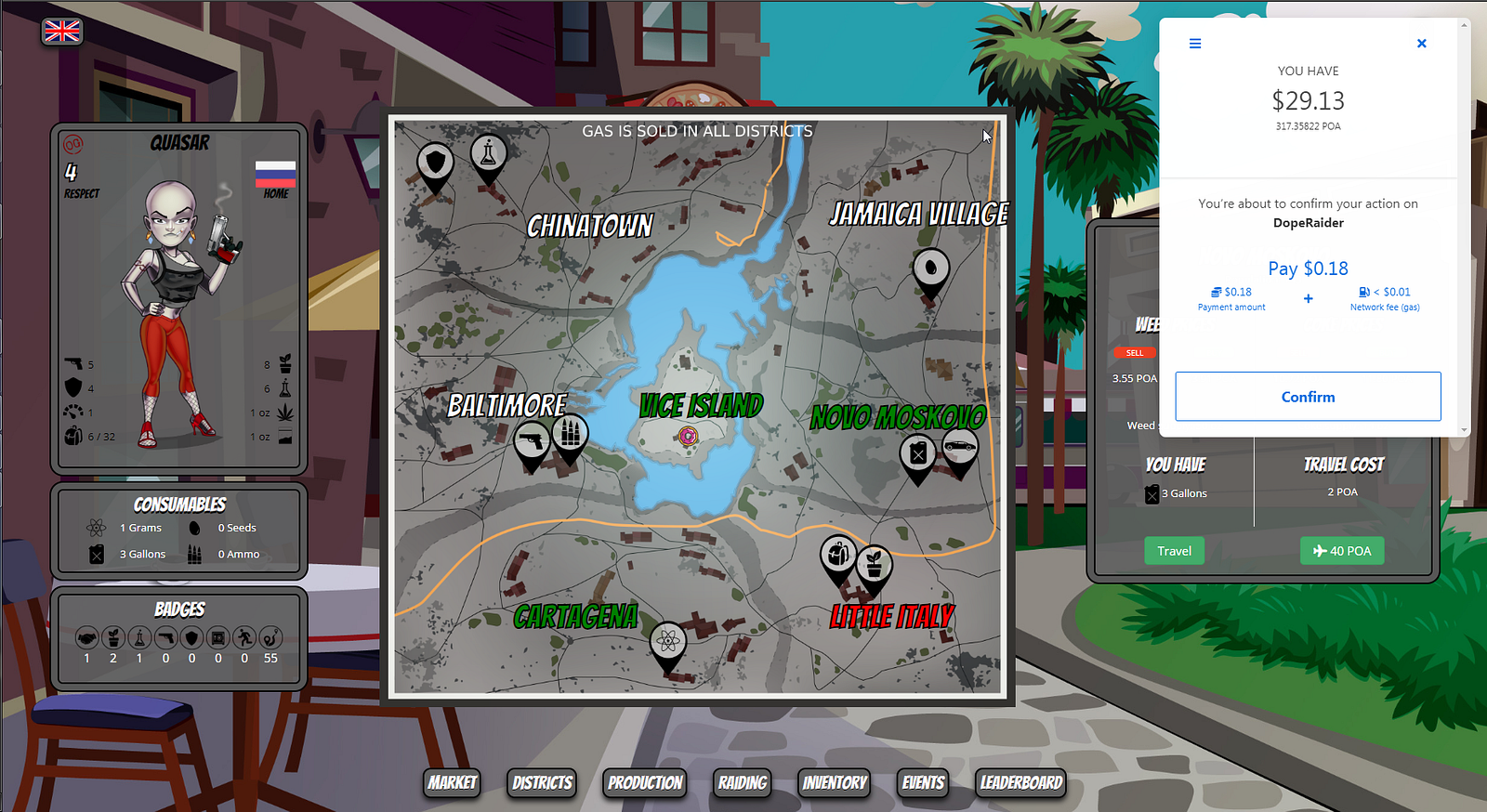Open the Market menu
Viewport: 1487px width, 812px height.
click(x=453, y=782)
